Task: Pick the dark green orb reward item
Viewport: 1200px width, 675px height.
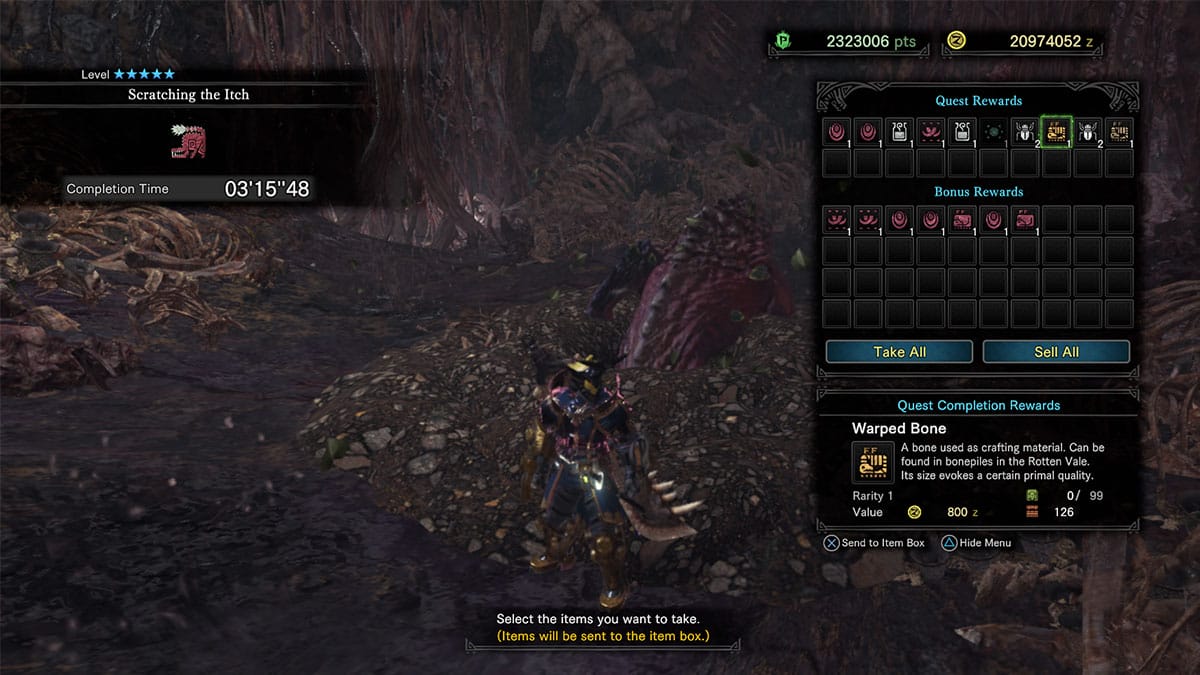Action: point(993,131)
